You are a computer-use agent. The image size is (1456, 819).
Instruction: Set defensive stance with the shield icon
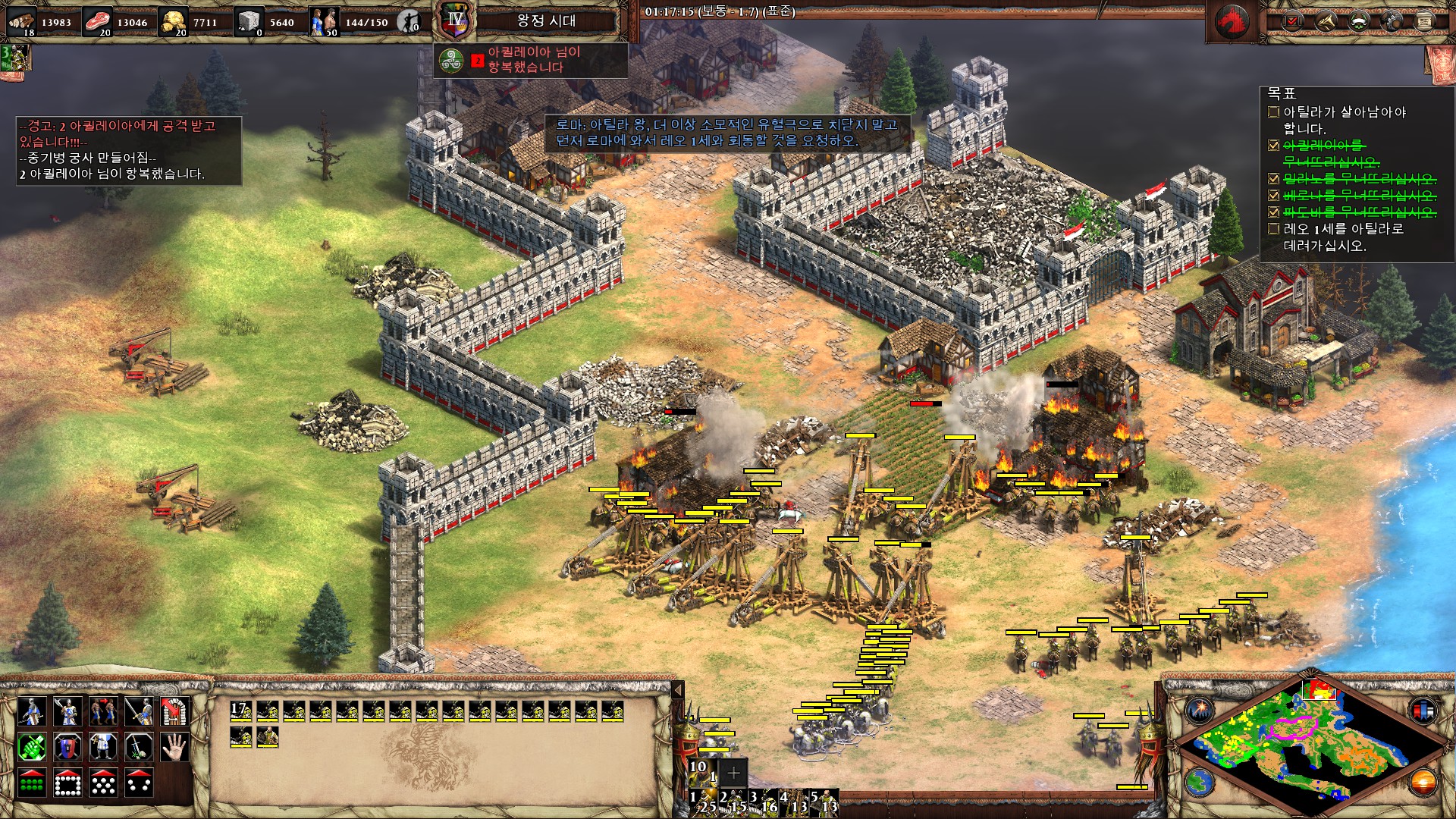67,748
